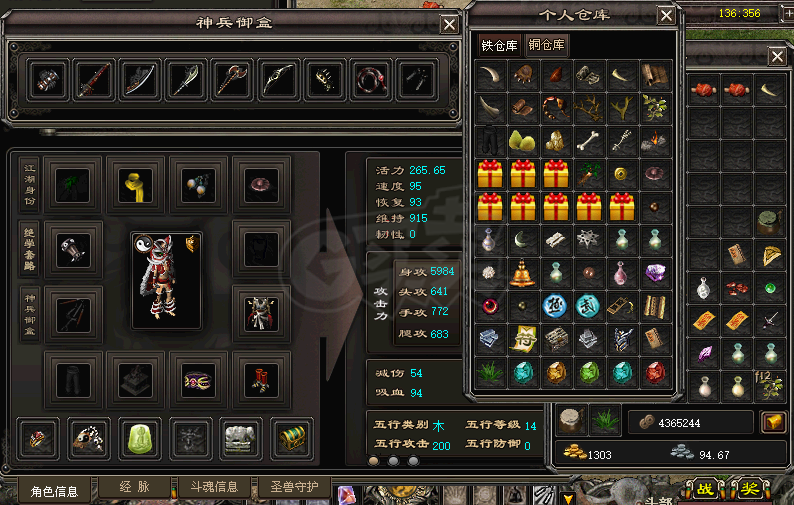Select the double-bladed axe weapon slot
Screen dimensions: 794x505
pos(231,79)
